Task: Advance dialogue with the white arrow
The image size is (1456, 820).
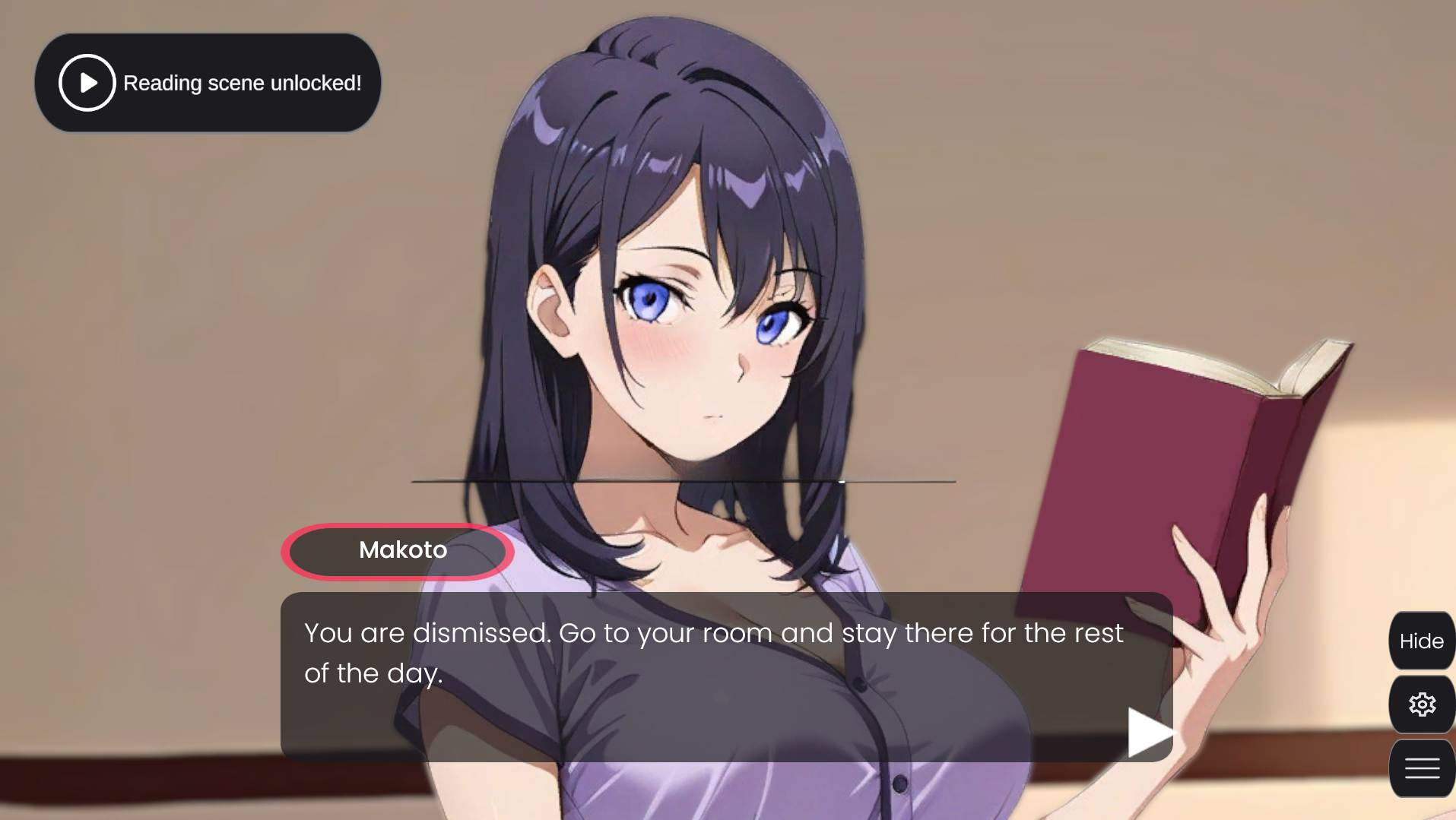Action: click(1148, 733)
